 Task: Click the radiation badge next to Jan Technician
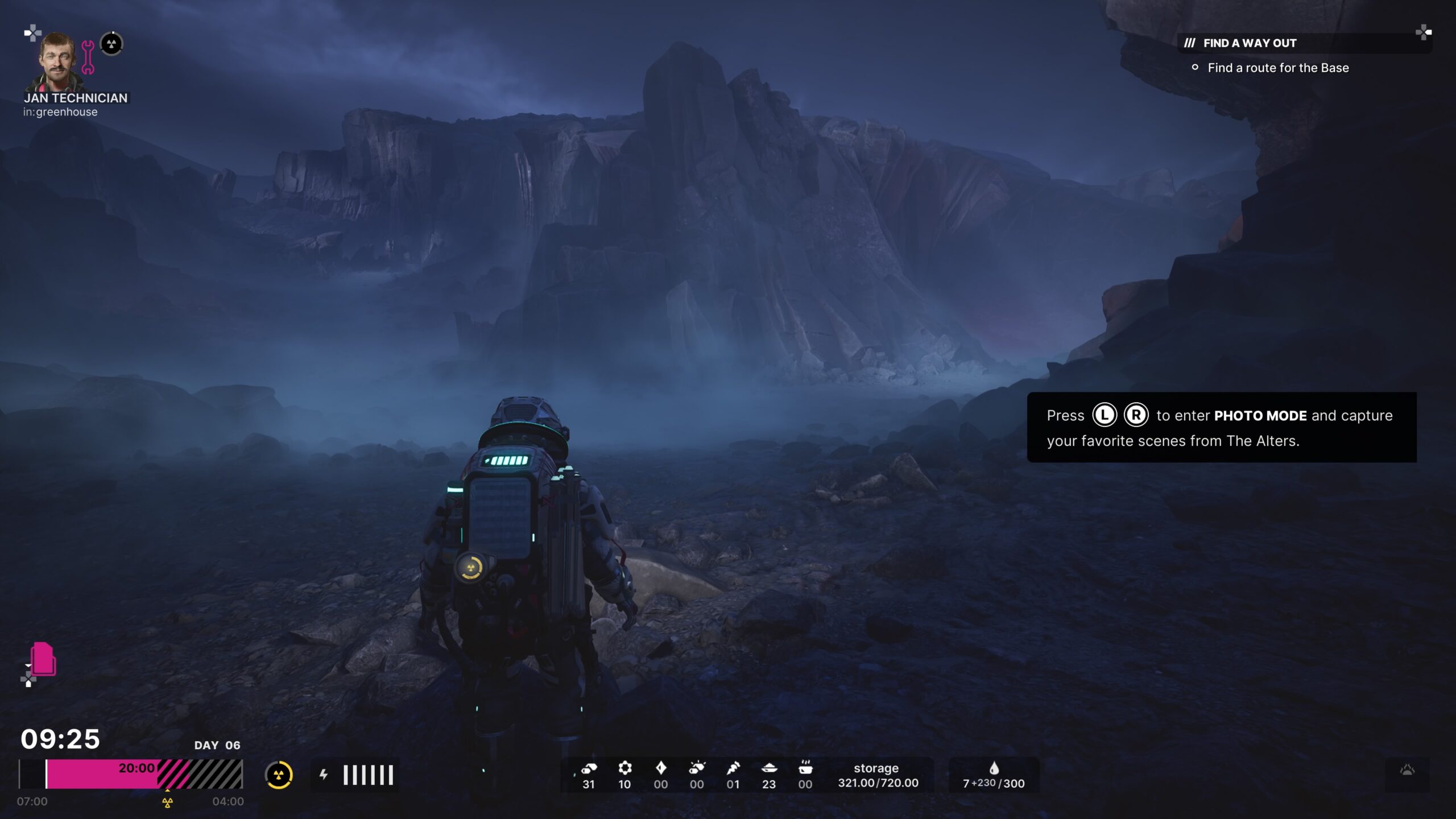pyautogui.click(x=111, y=44)
